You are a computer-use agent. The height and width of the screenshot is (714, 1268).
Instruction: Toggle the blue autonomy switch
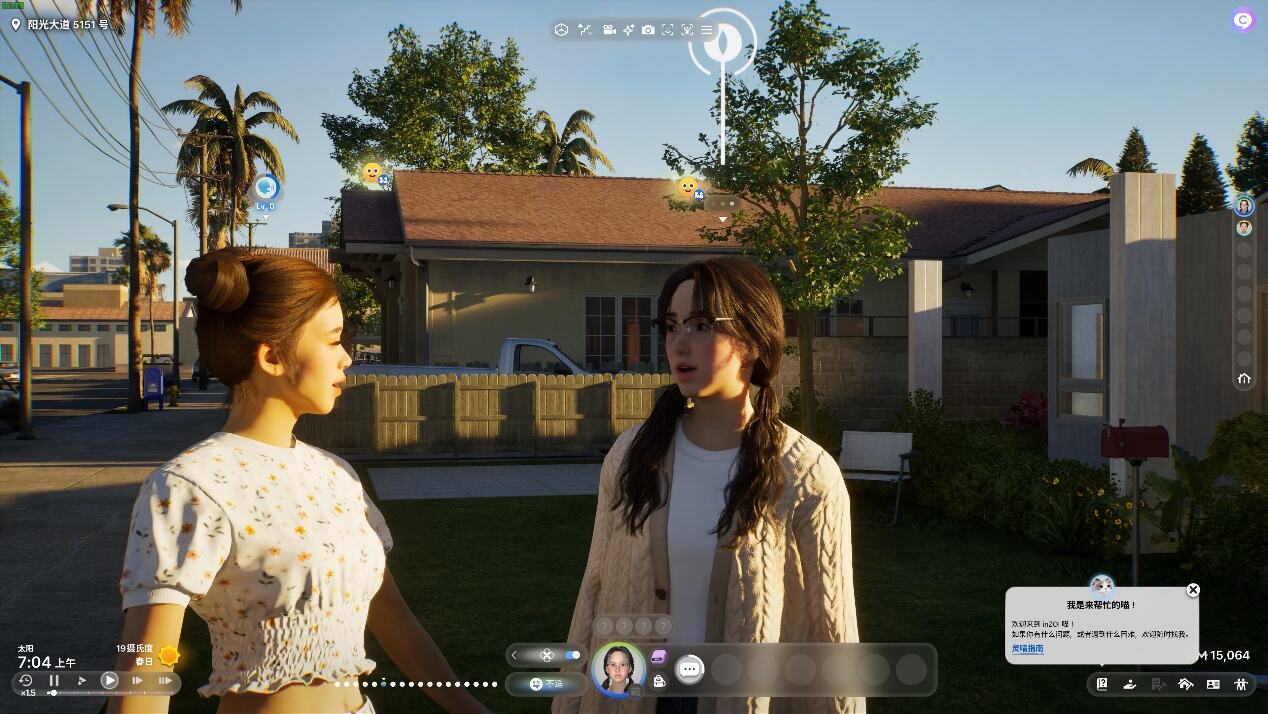click(x=573, y=655)
